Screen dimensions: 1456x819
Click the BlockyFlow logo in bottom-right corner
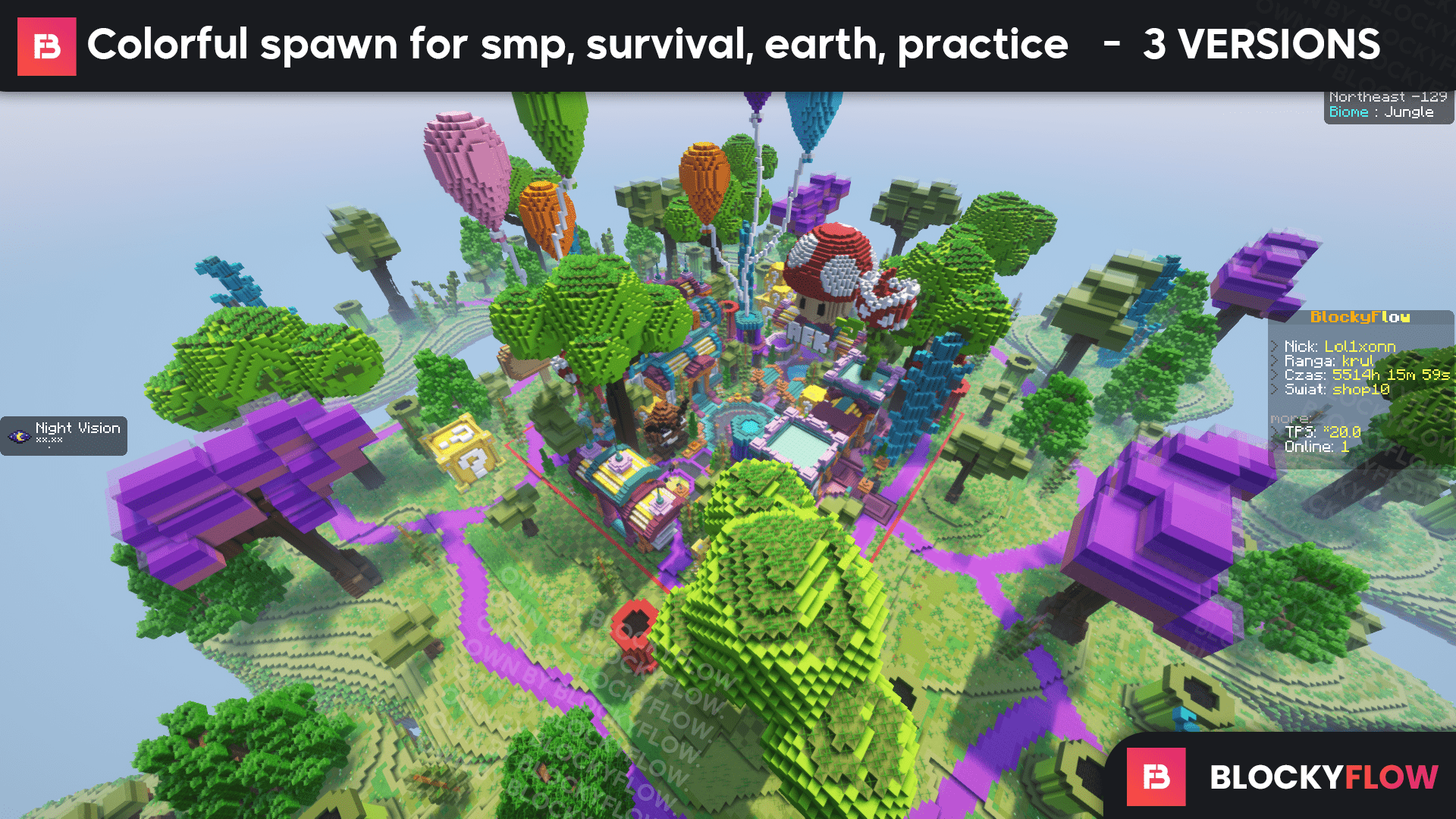(x=1156, y=775)
